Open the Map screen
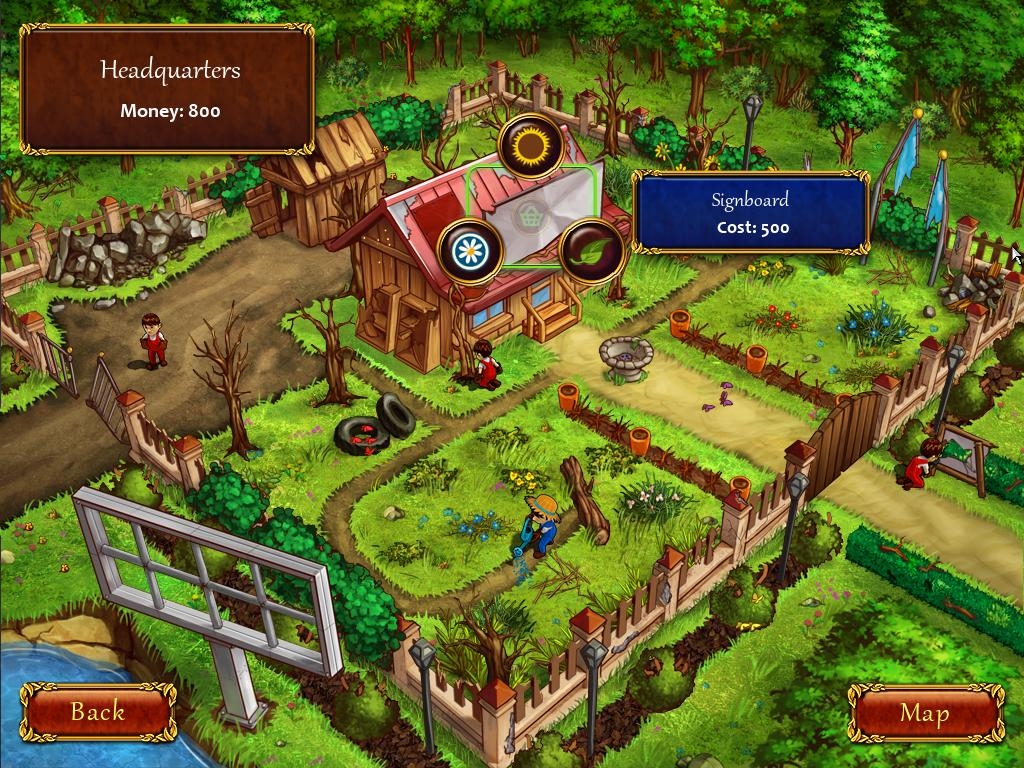Image resolution: width=1024 pixels, height=768 pixels. (x=925, y=712)
